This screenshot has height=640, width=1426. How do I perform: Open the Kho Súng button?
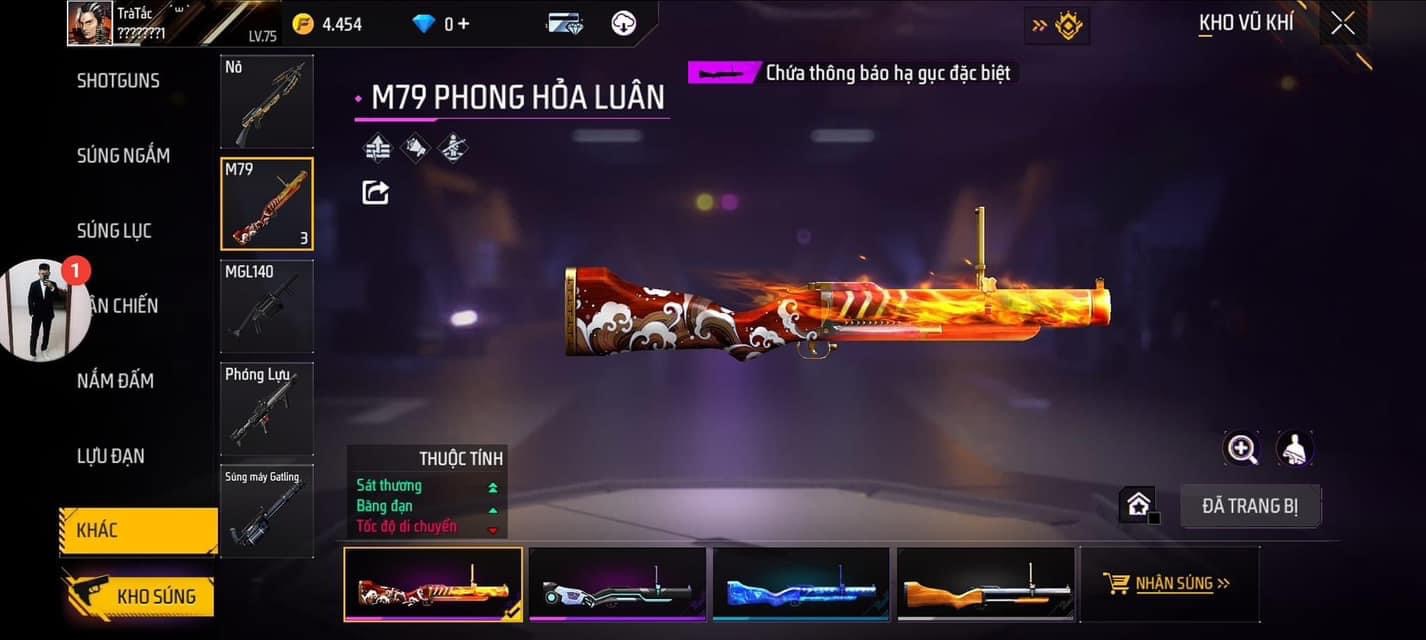[x=140, y=596]
